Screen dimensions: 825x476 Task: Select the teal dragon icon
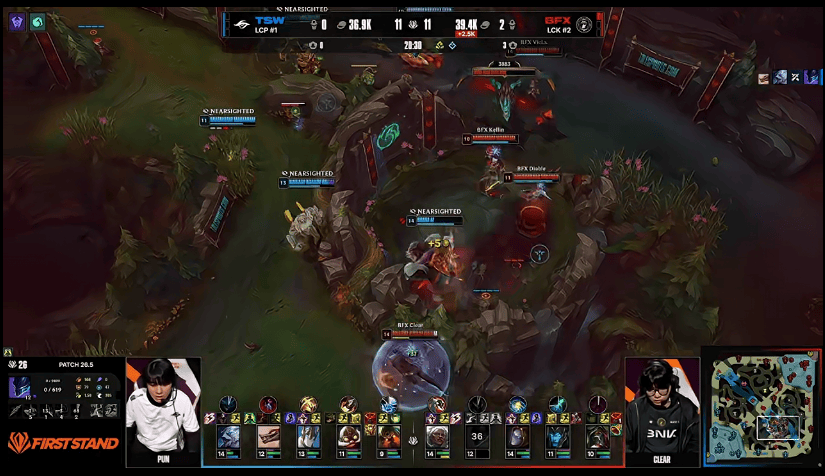tap(38, 21)
